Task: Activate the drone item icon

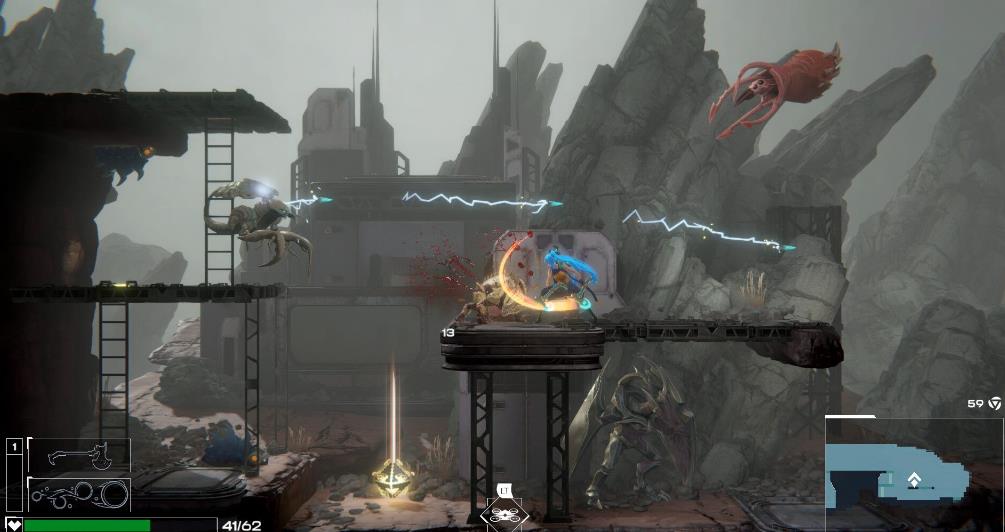Action: pyautogui.click(x=503, y=513)
